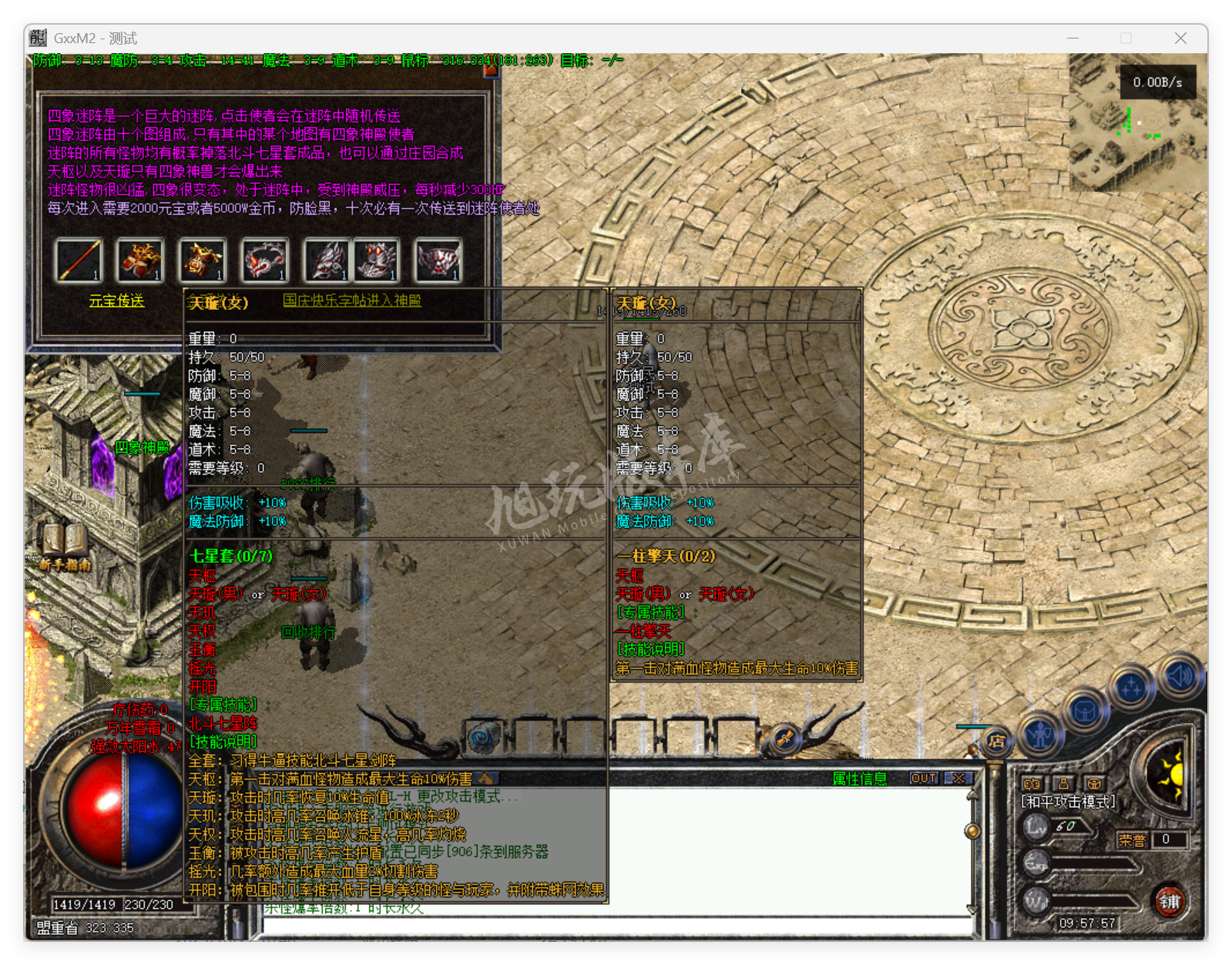The image size is (1232, 965).
Task: Select the red spear item in 四象迷阵 panel
Action: coord(80,260)
